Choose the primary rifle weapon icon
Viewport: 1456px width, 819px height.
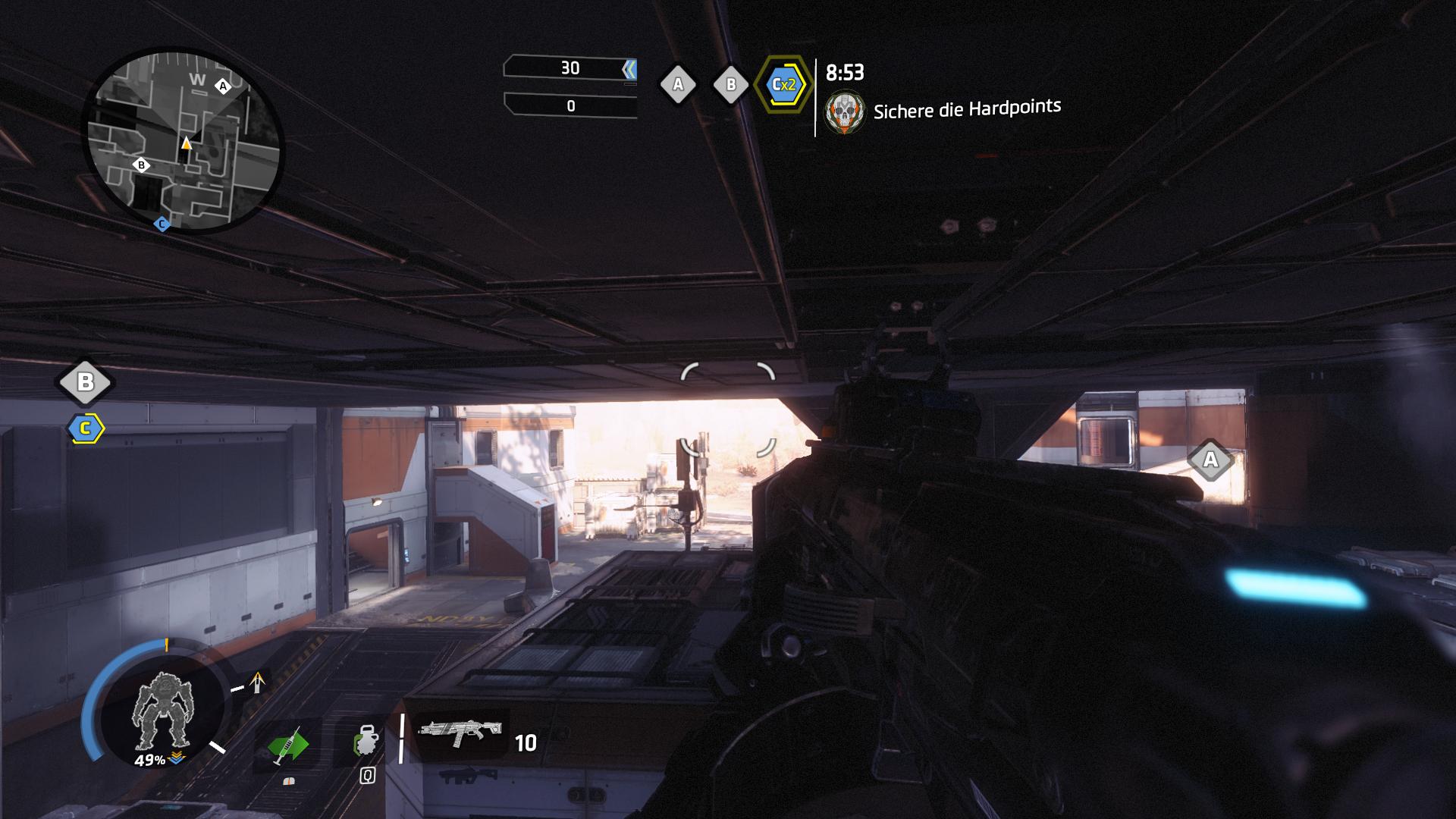pyautogui.click(x=462, y=733)
